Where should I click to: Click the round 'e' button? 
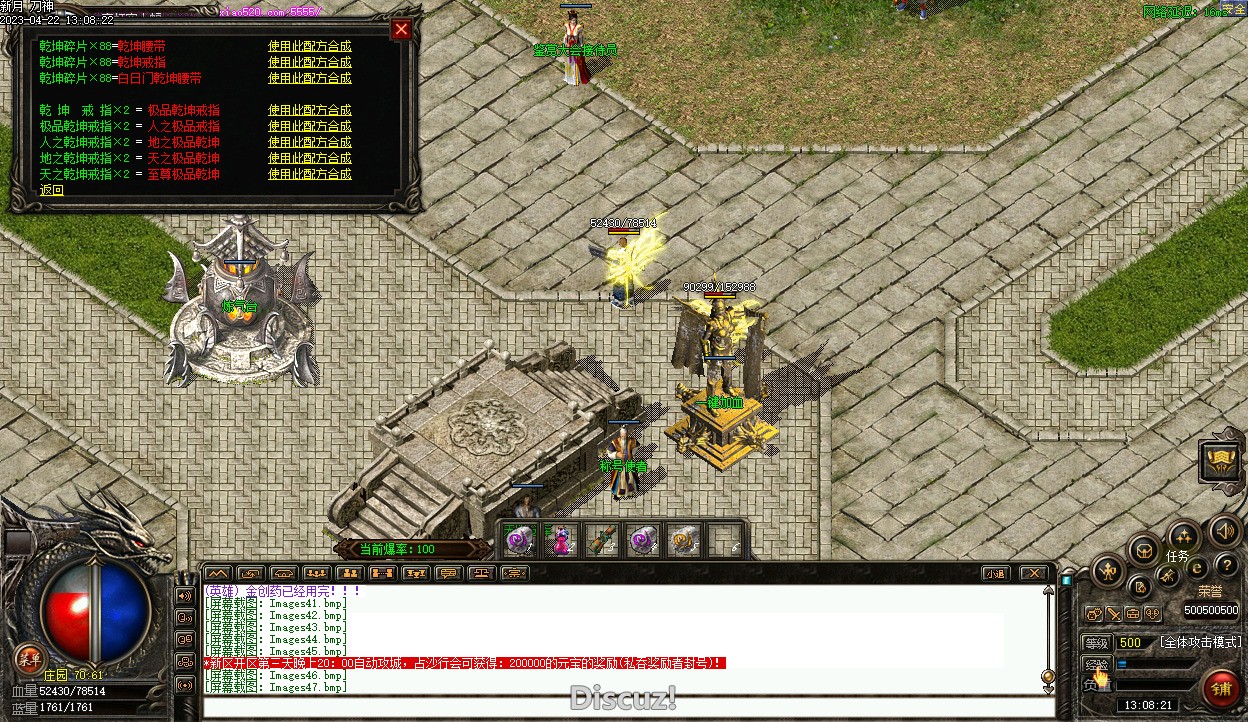click(x=1197, y=569)
